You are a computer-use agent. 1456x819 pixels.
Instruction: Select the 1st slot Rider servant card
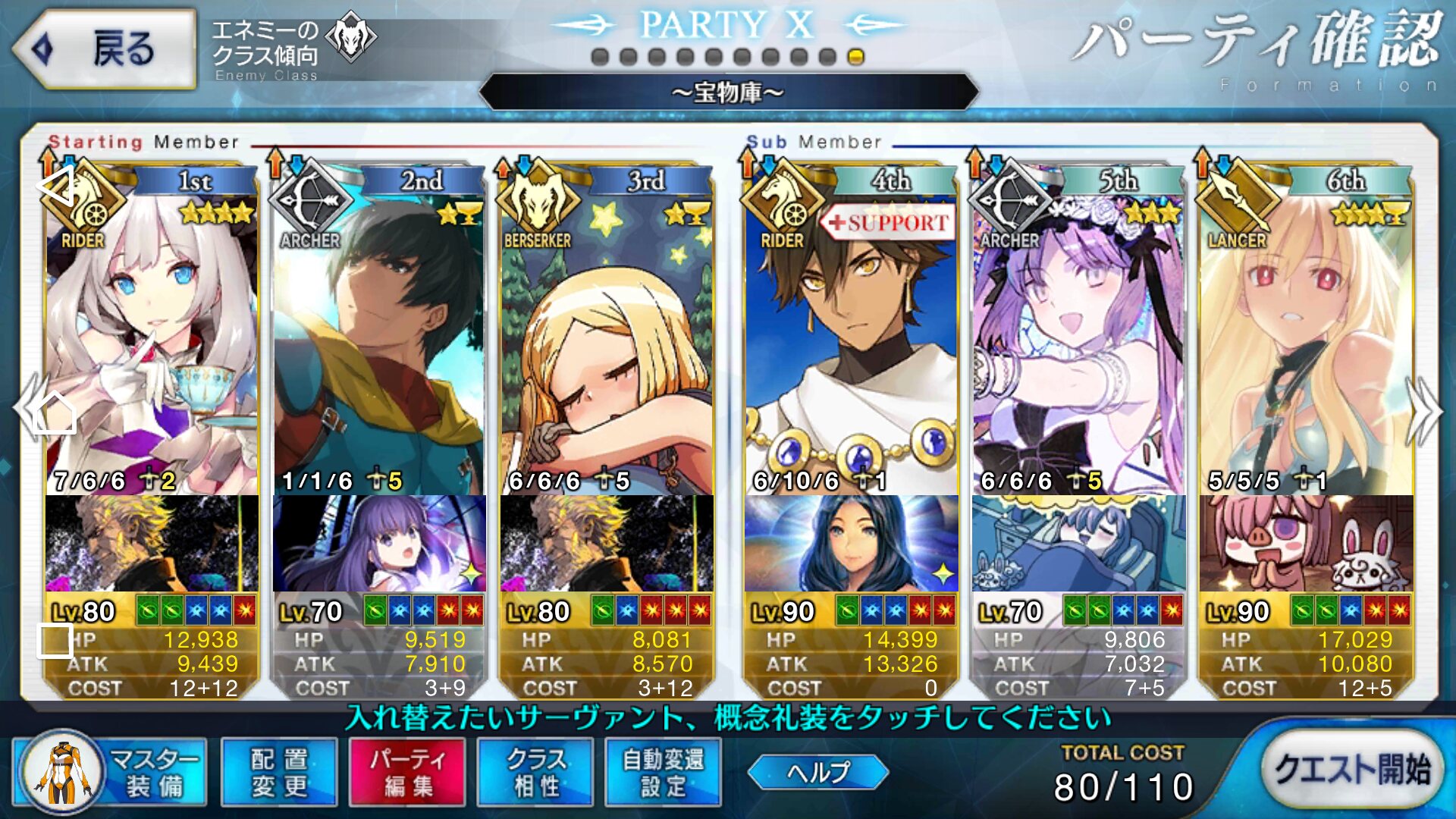click(x=152, y=334)
